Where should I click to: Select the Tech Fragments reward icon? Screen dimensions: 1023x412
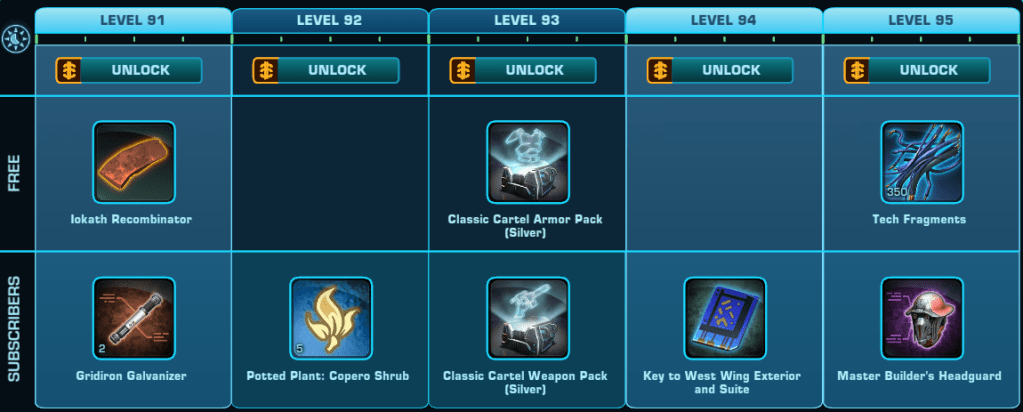tap(922, 162)
